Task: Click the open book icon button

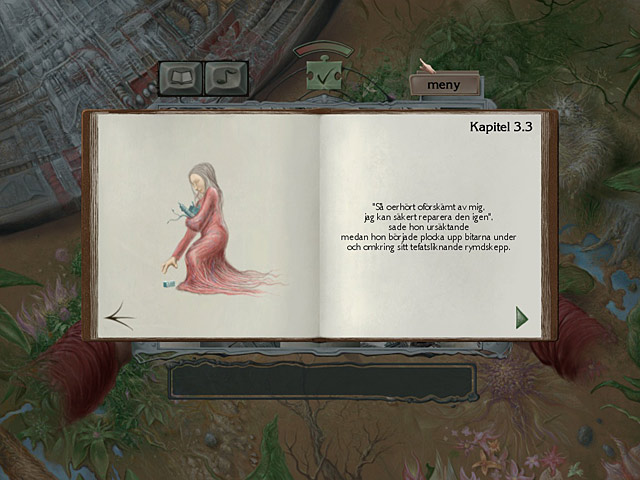Action: point(180,77)
